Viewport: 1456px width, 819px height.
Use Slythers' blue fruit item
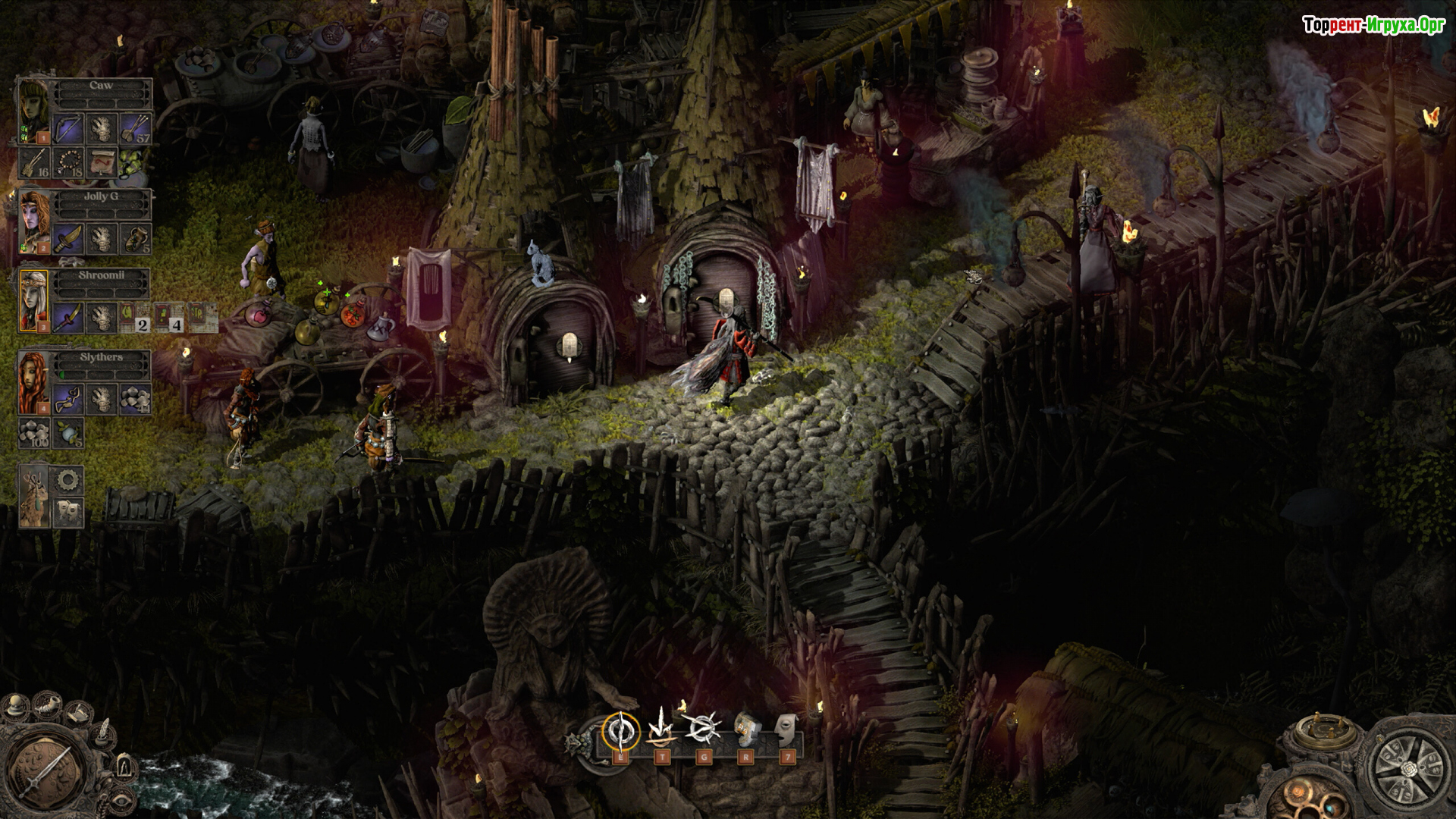[x=68, y=433]
